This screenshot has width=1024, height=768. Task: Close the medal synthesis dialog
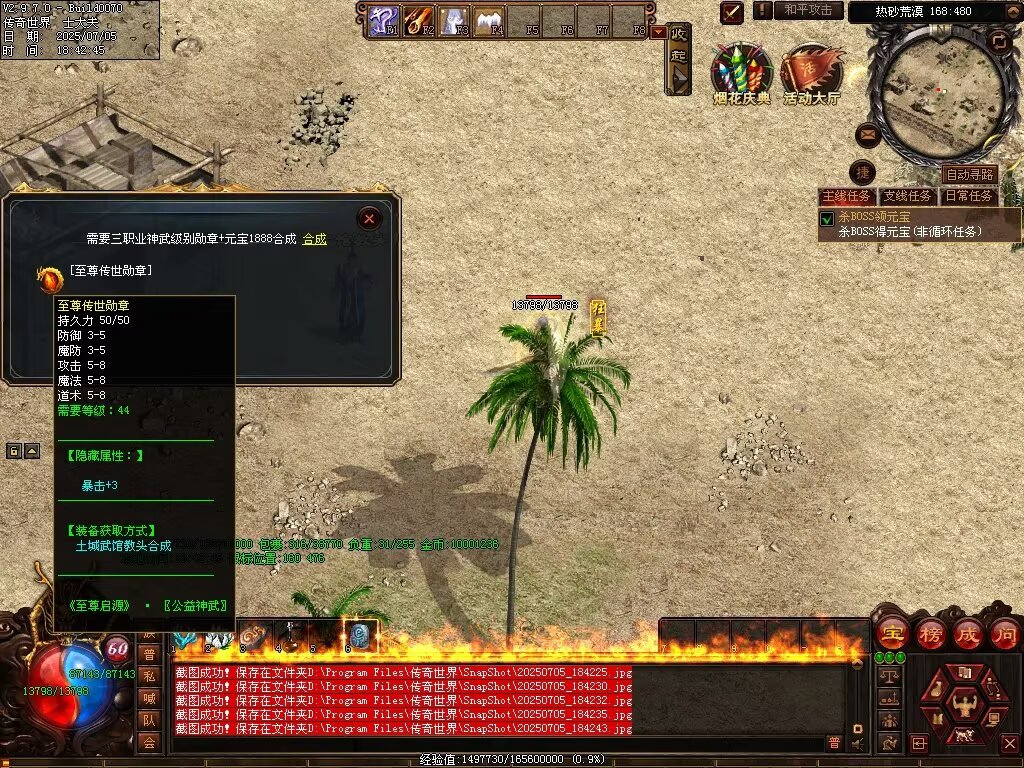click(x=370, y=218)
